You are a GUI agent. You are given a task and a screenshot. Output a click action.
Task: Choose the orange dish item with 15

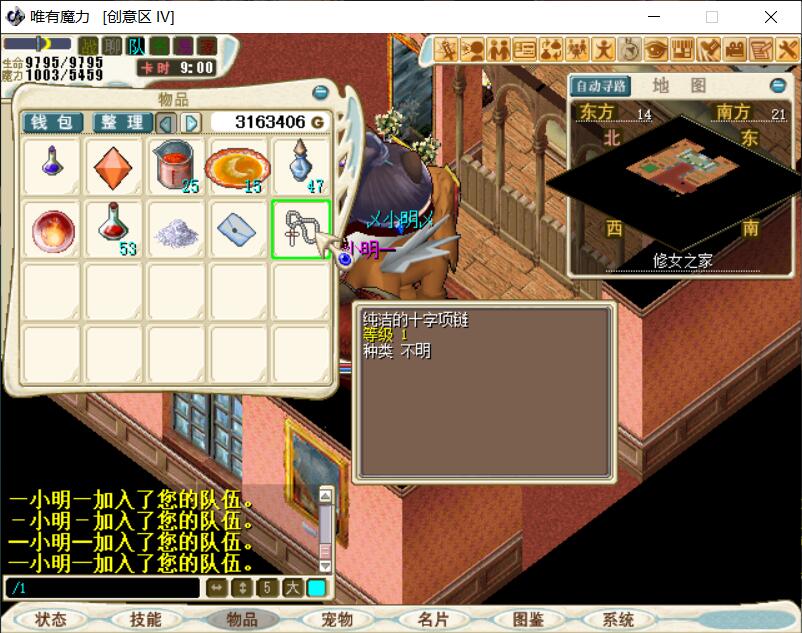(x=238, y=167)
